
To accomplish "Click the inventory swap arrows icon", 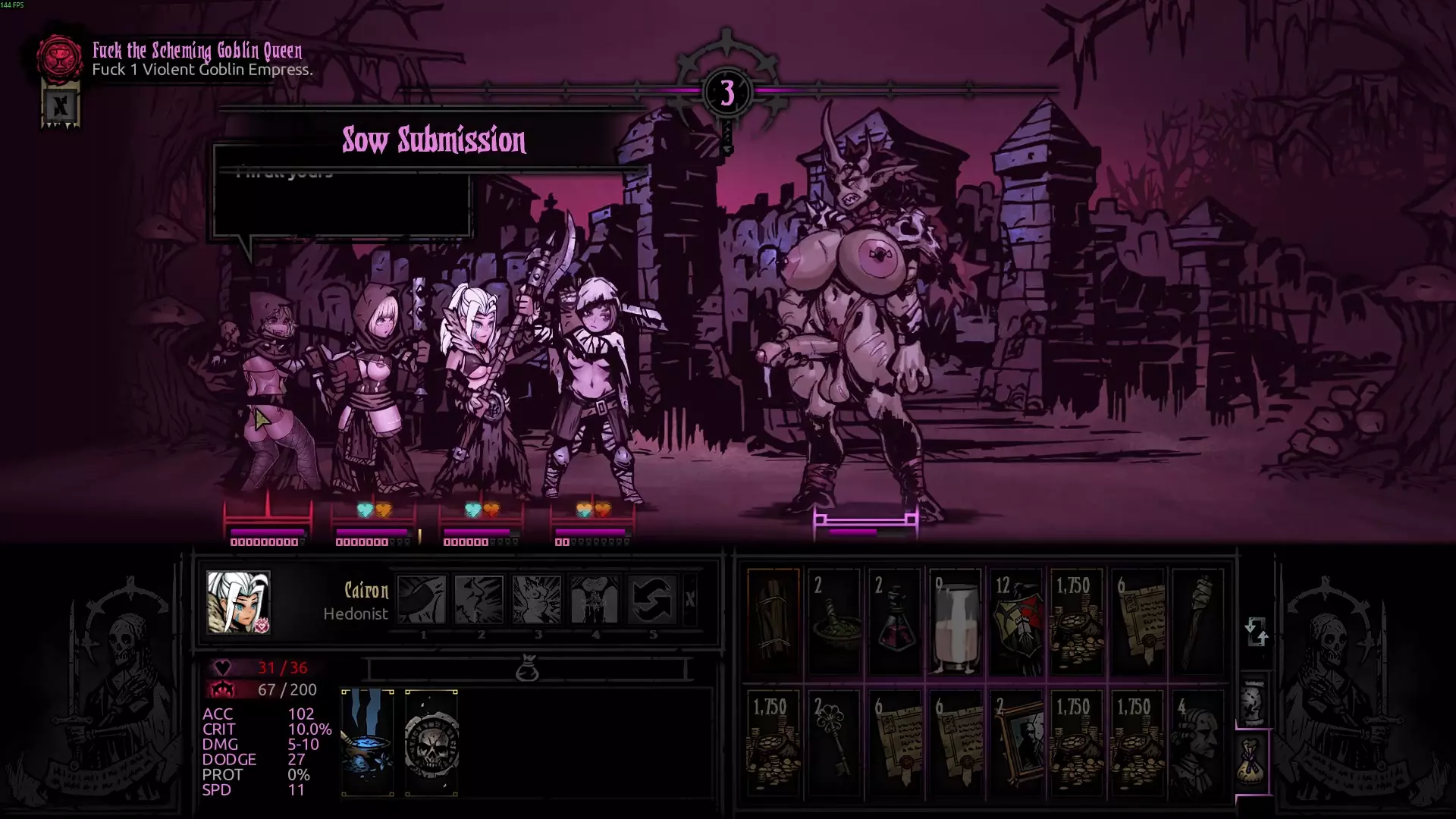I will point(1256,631).
